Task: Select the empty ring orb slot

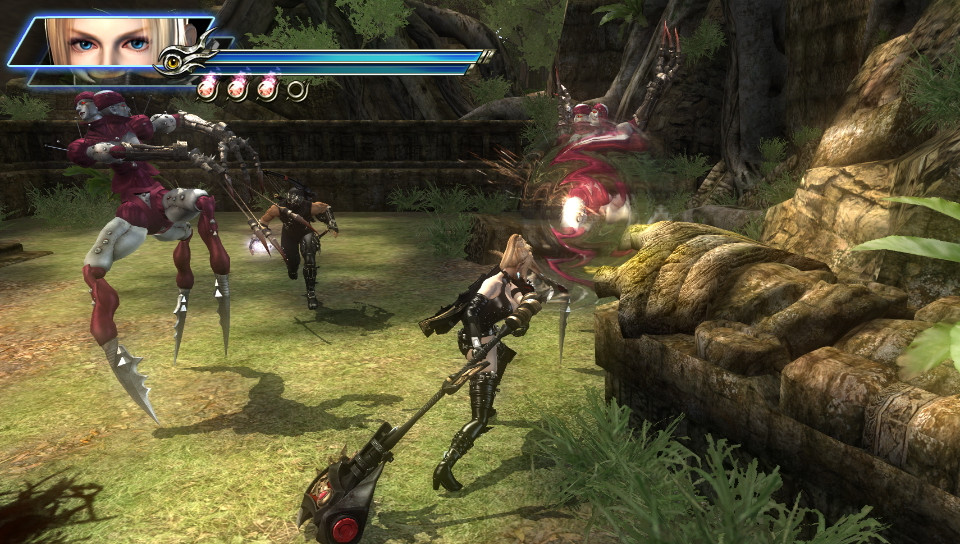Action: pyautogui.click(x=297, y=90)
